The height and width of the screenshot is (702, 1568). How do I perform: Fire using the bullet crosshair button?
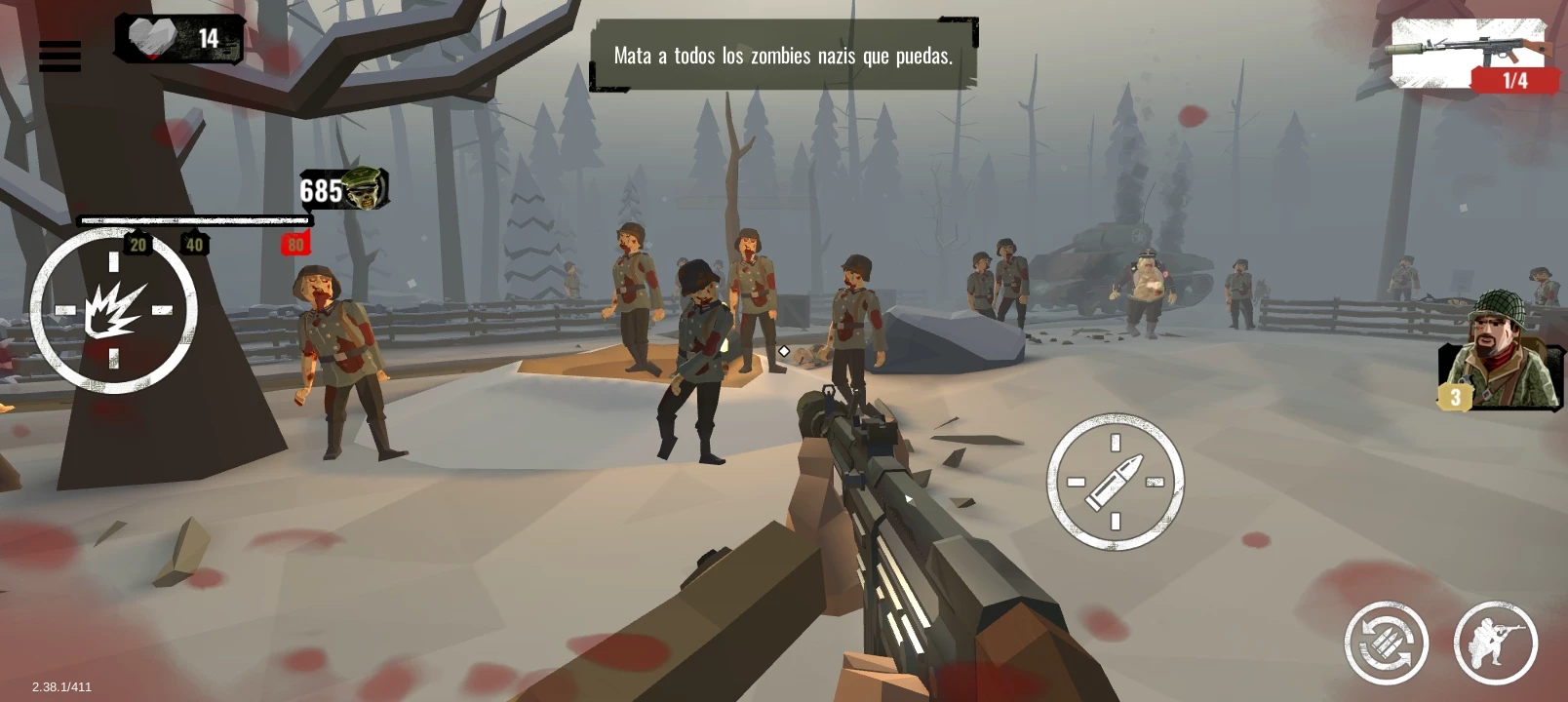[1116, 482]
